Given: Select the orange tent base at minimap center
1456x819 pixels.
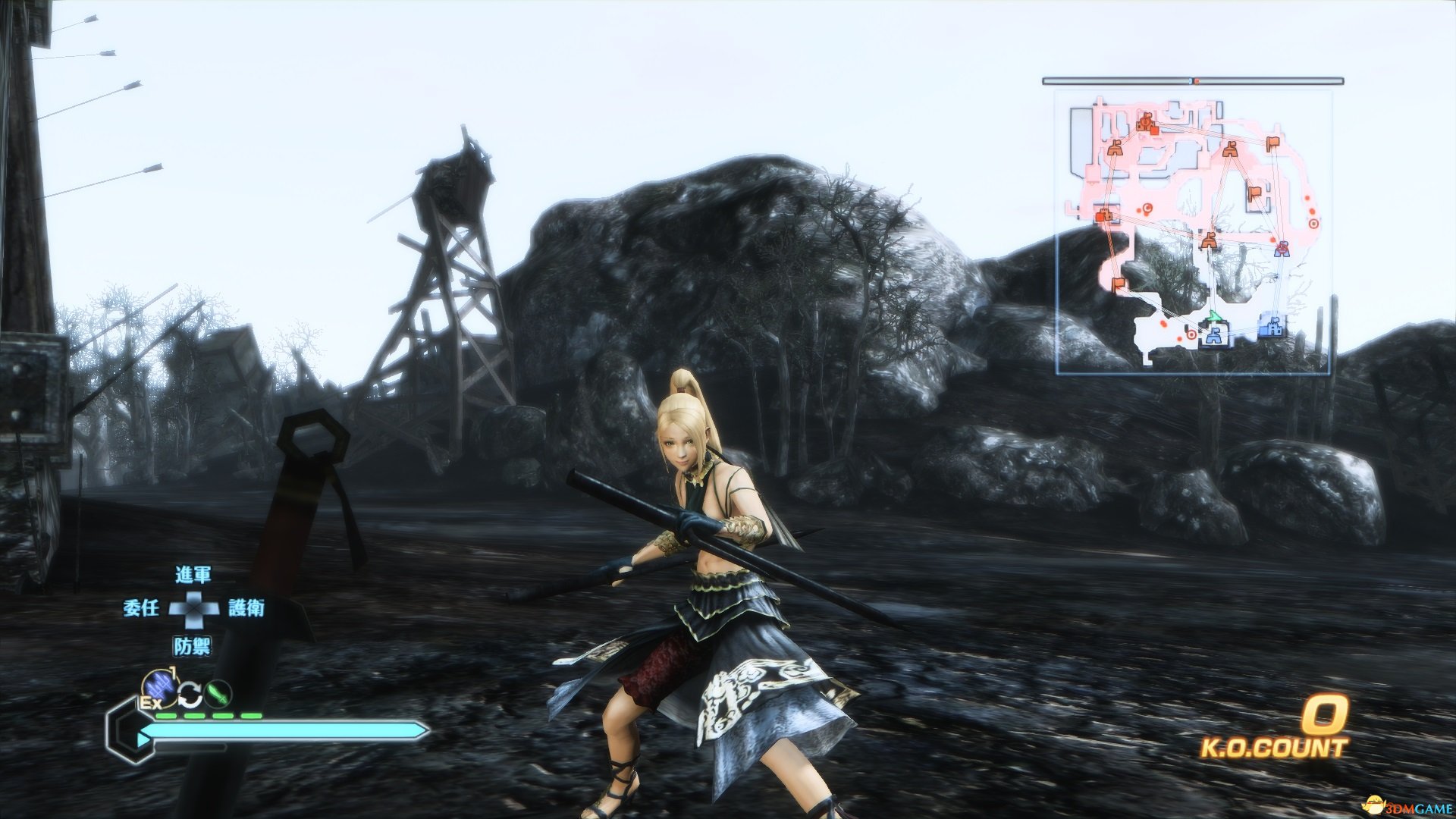Looking at the screenshot, I should point(1209,241).
